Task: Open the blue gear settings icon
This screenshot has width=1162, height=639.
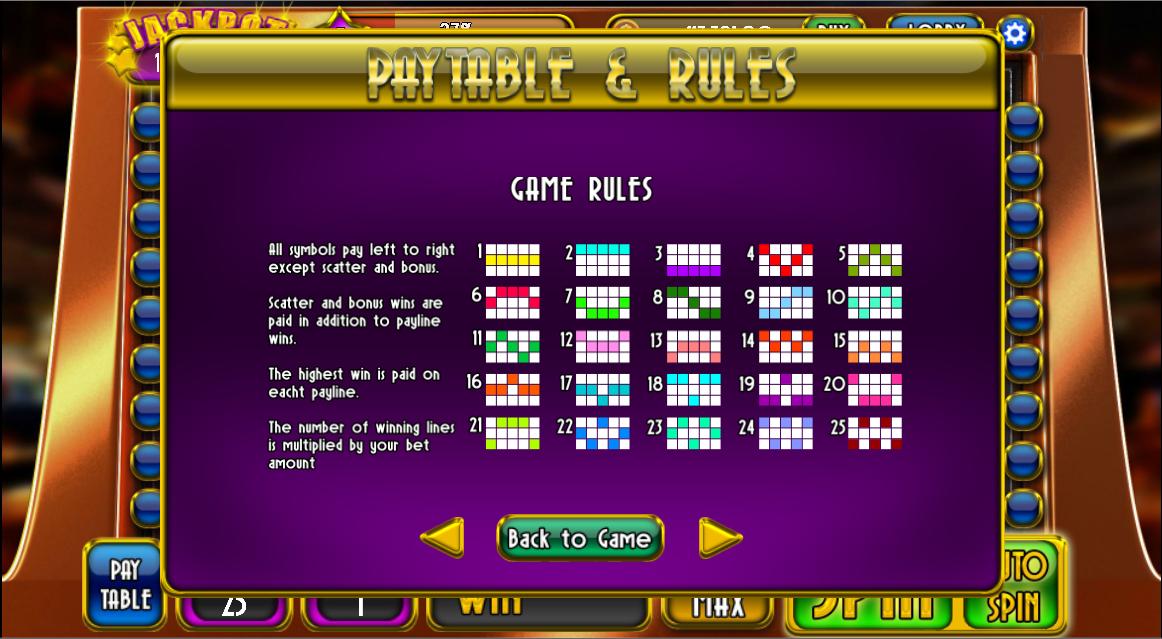Action: point(1015,34)
